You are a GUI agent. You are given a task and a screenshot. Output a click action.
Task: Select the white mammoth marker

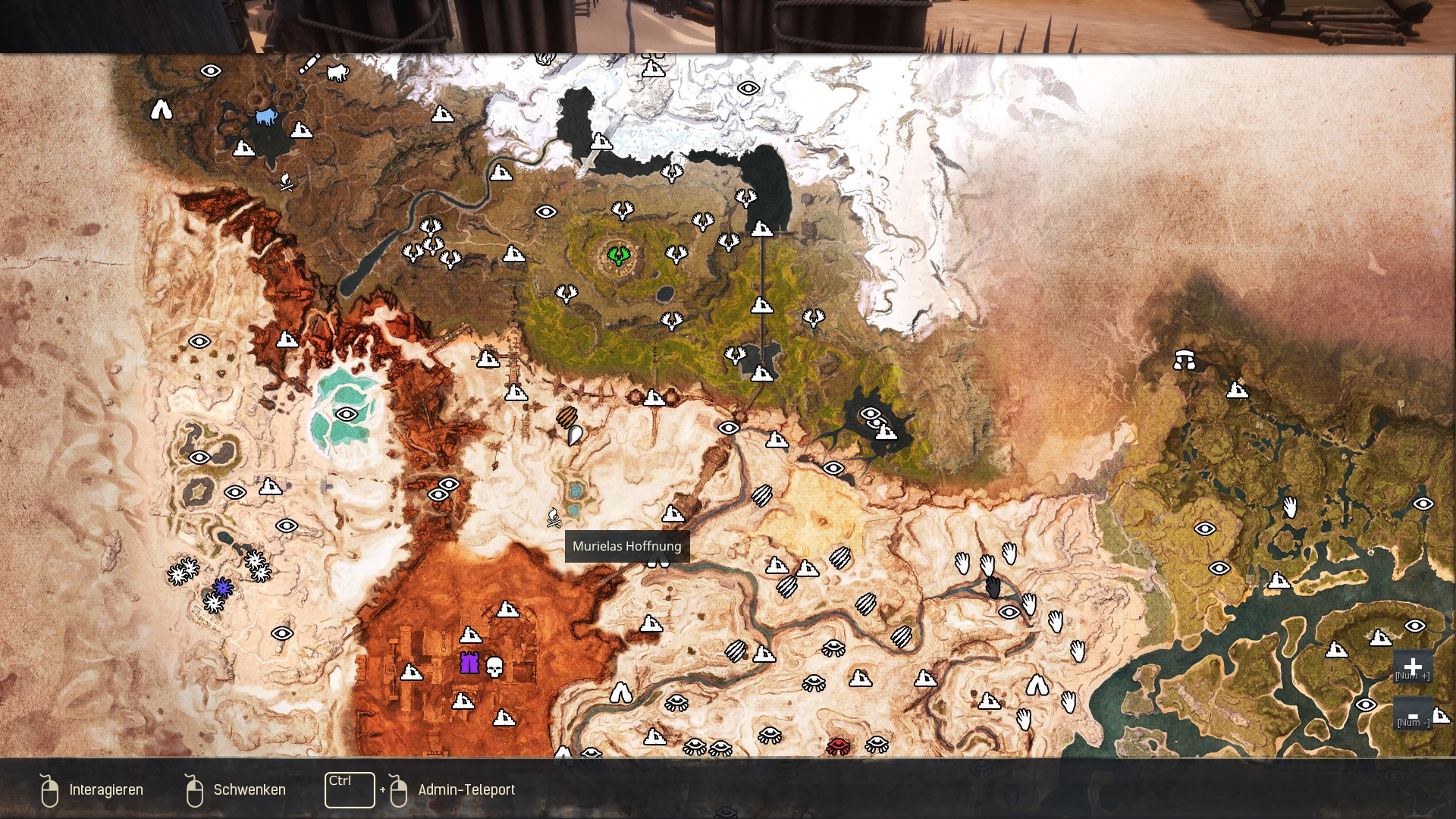click(337, 72)
